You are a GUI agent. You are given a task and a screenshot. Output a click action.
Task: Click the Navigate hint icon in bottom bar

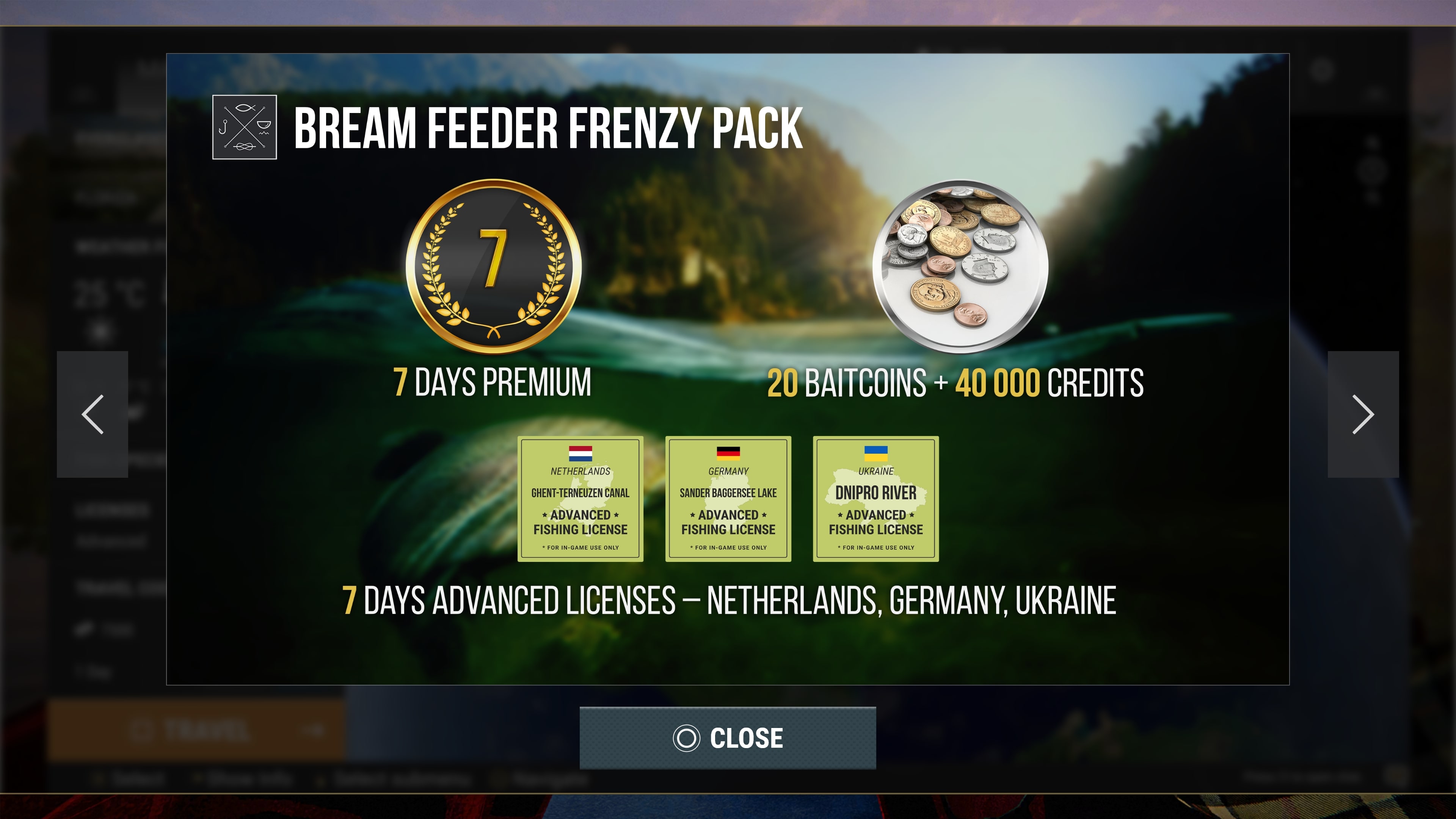click(x=497, y=779)
